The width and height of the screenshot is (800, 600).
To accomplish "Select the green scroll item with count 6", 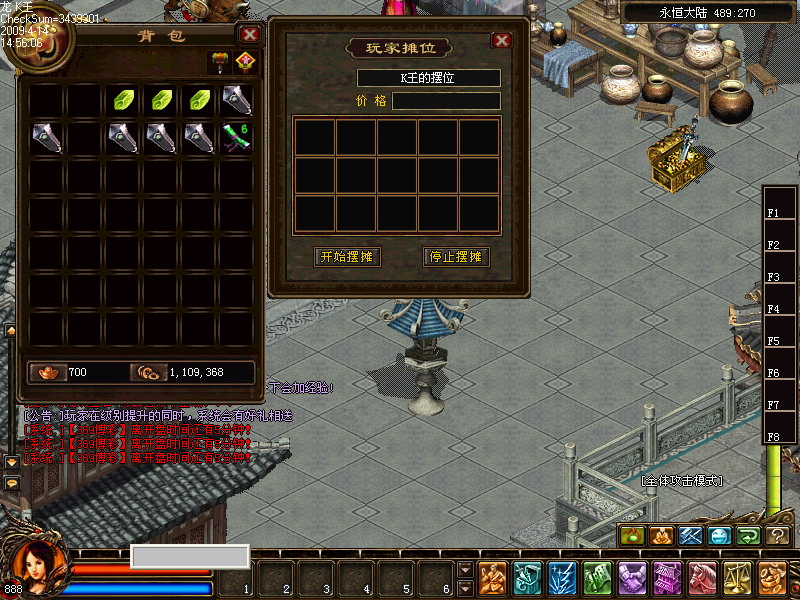I will click(237, 137).
